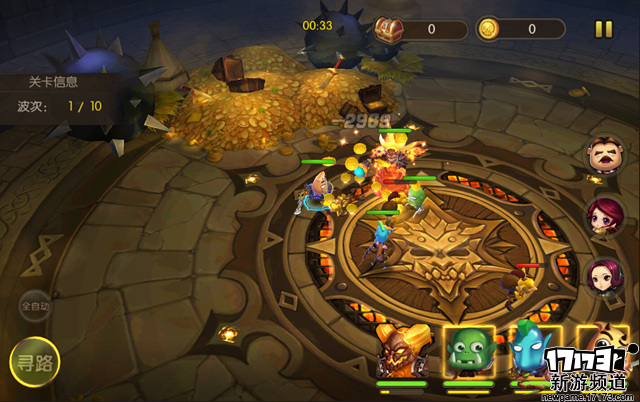Viewport: 640px width, 402px height.
Task: Choose the red-haired girl portrait
Action: pyautogui.click(x=603, y=216)
